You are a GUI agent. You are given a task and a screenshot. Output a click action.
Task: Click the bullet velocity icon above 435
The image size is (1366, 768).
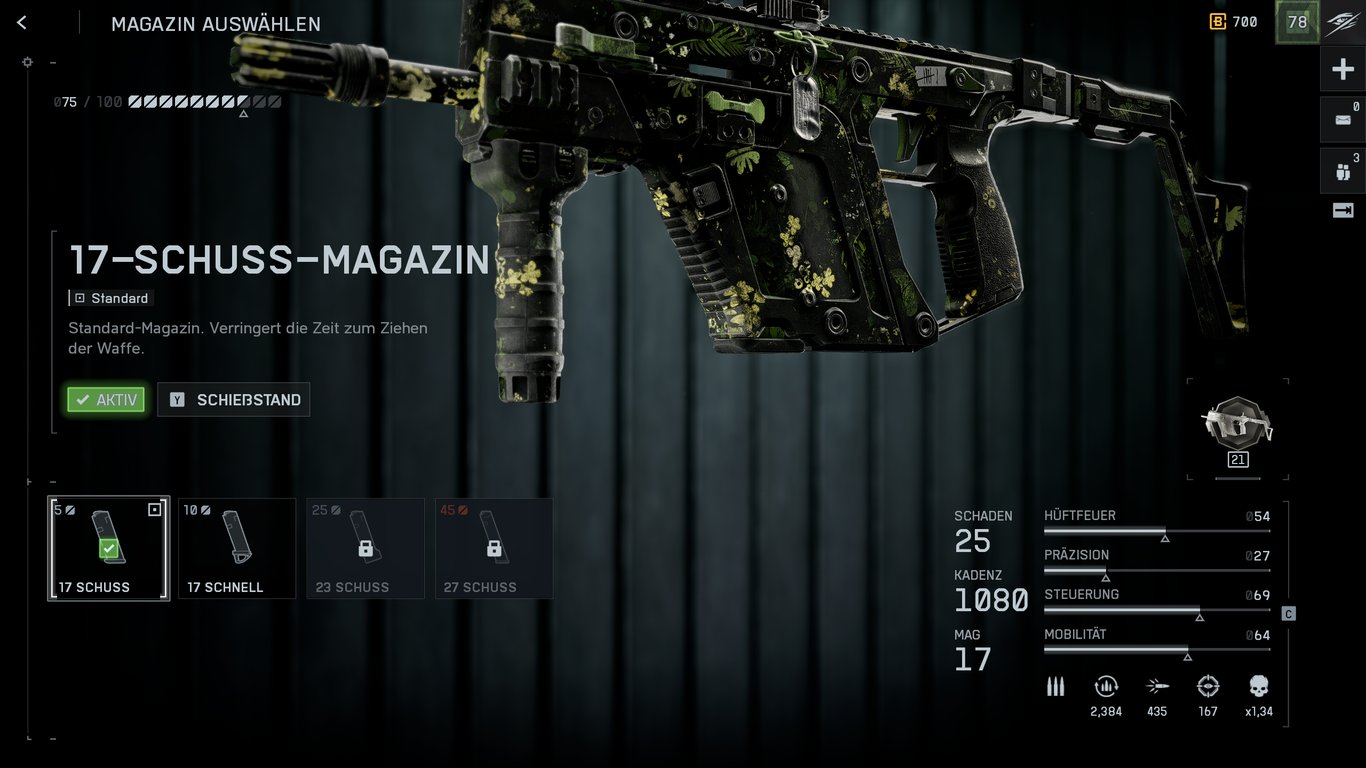(x=1157, y=686)
